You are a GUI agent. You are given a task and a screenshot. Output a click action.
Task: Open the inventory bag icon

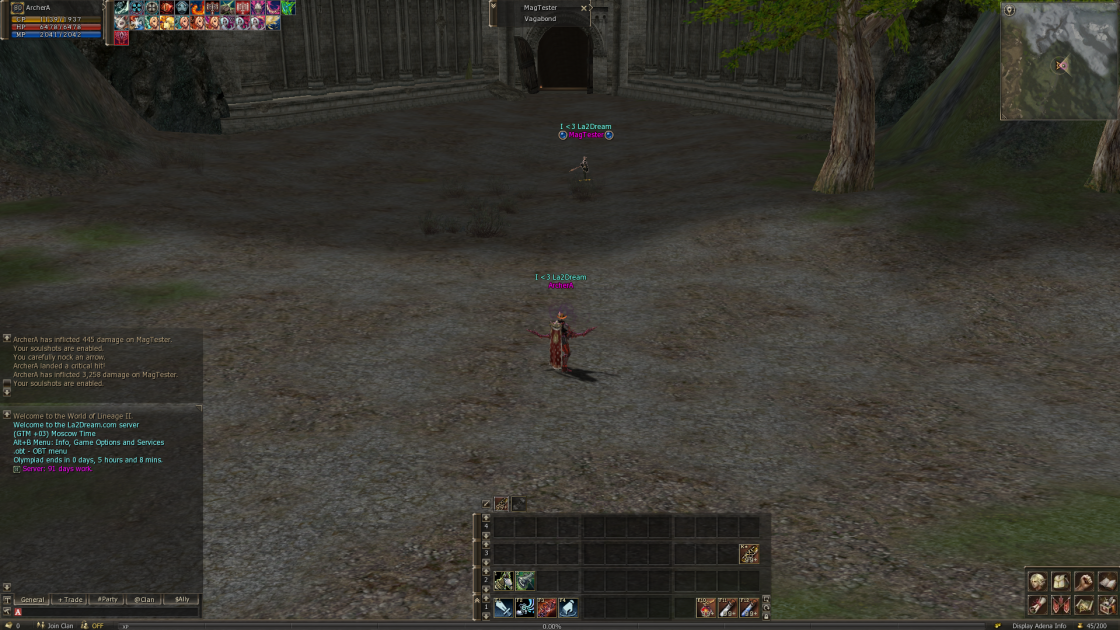point(1060,582)
